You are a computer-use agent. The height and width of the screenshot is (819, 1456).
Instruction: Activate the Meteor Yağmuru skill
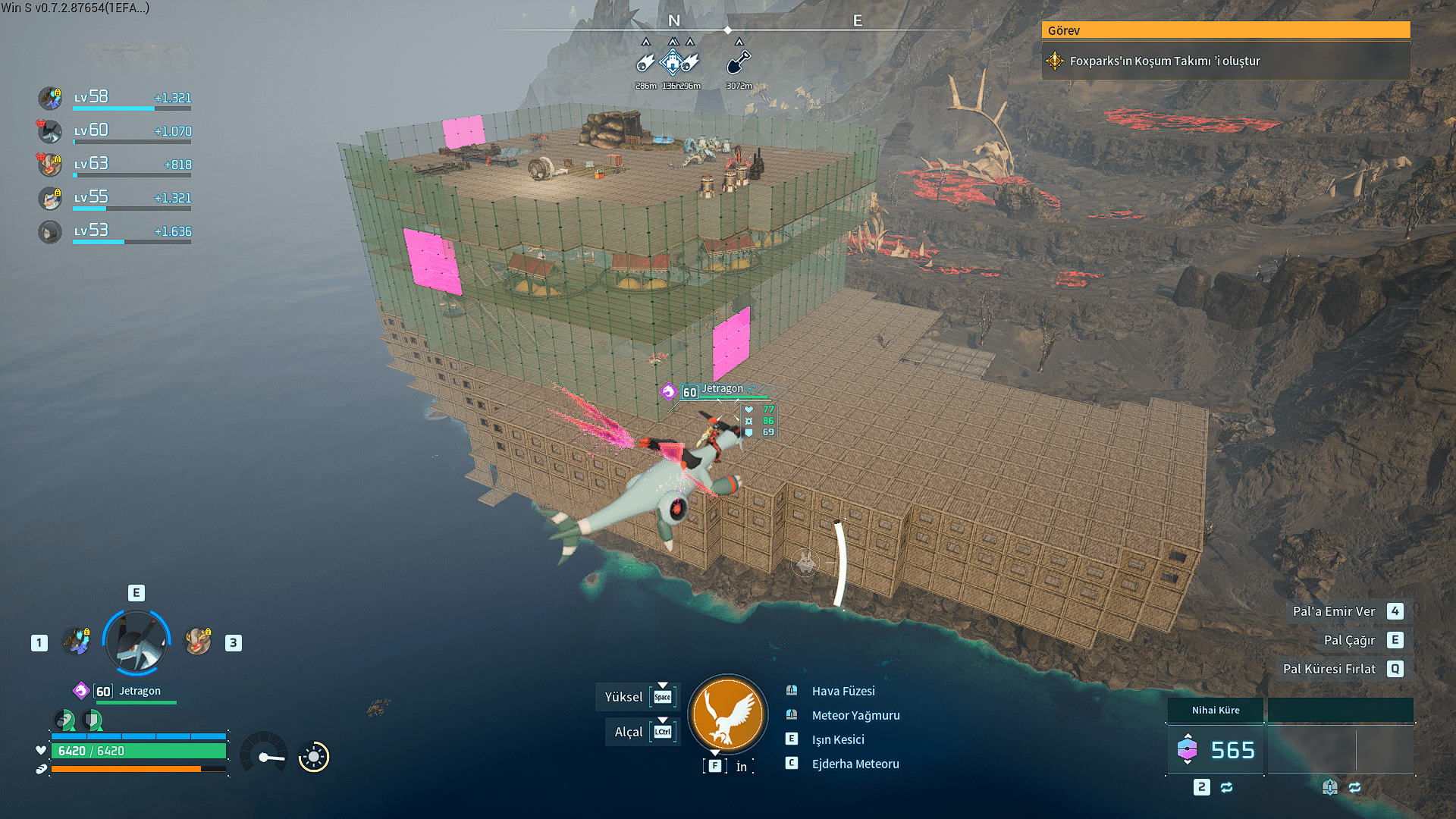point(855,715)
